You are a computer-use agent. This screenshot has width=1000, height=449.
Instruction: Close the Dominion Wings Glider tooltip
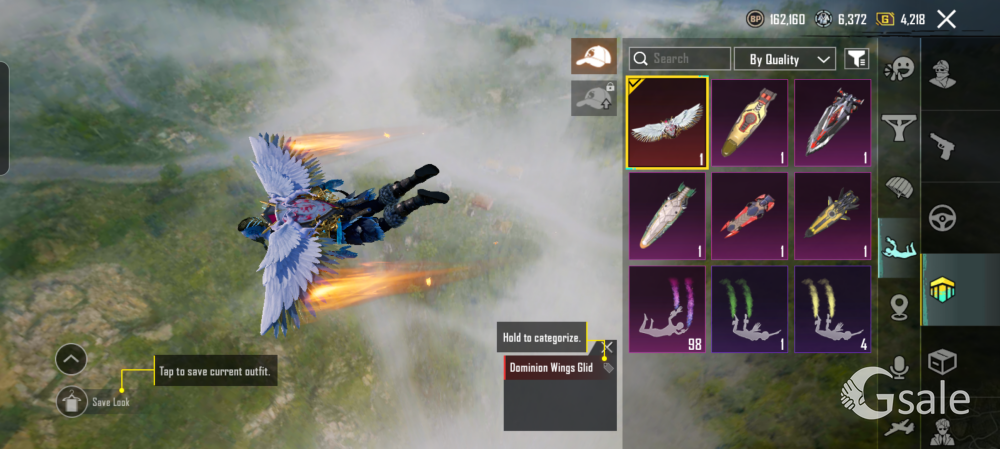(609, 347)
